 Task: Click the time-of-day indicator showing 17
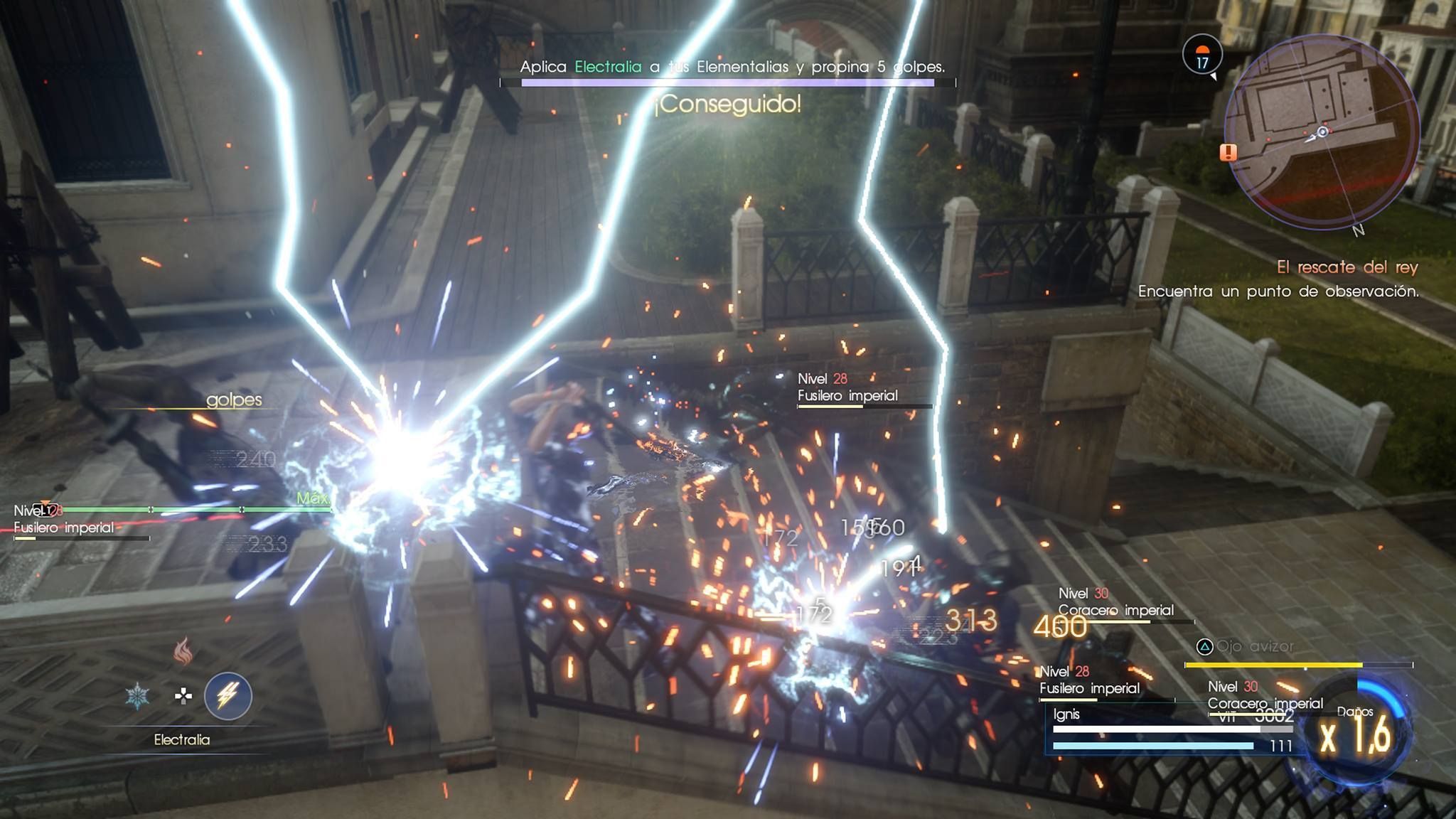(x=1202, y=55)
